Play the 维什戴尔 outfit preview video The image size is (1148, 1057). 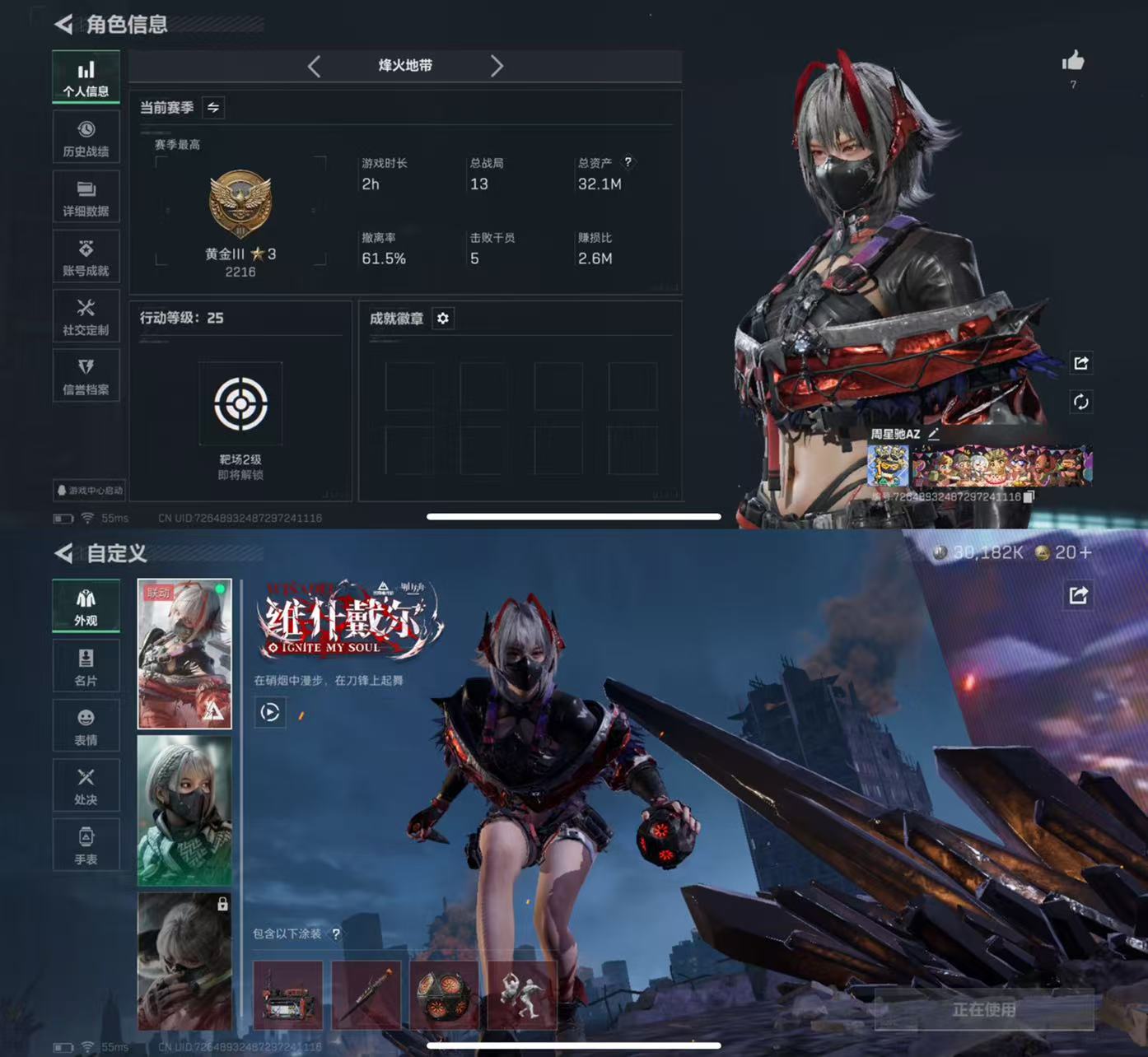point(269,713)
